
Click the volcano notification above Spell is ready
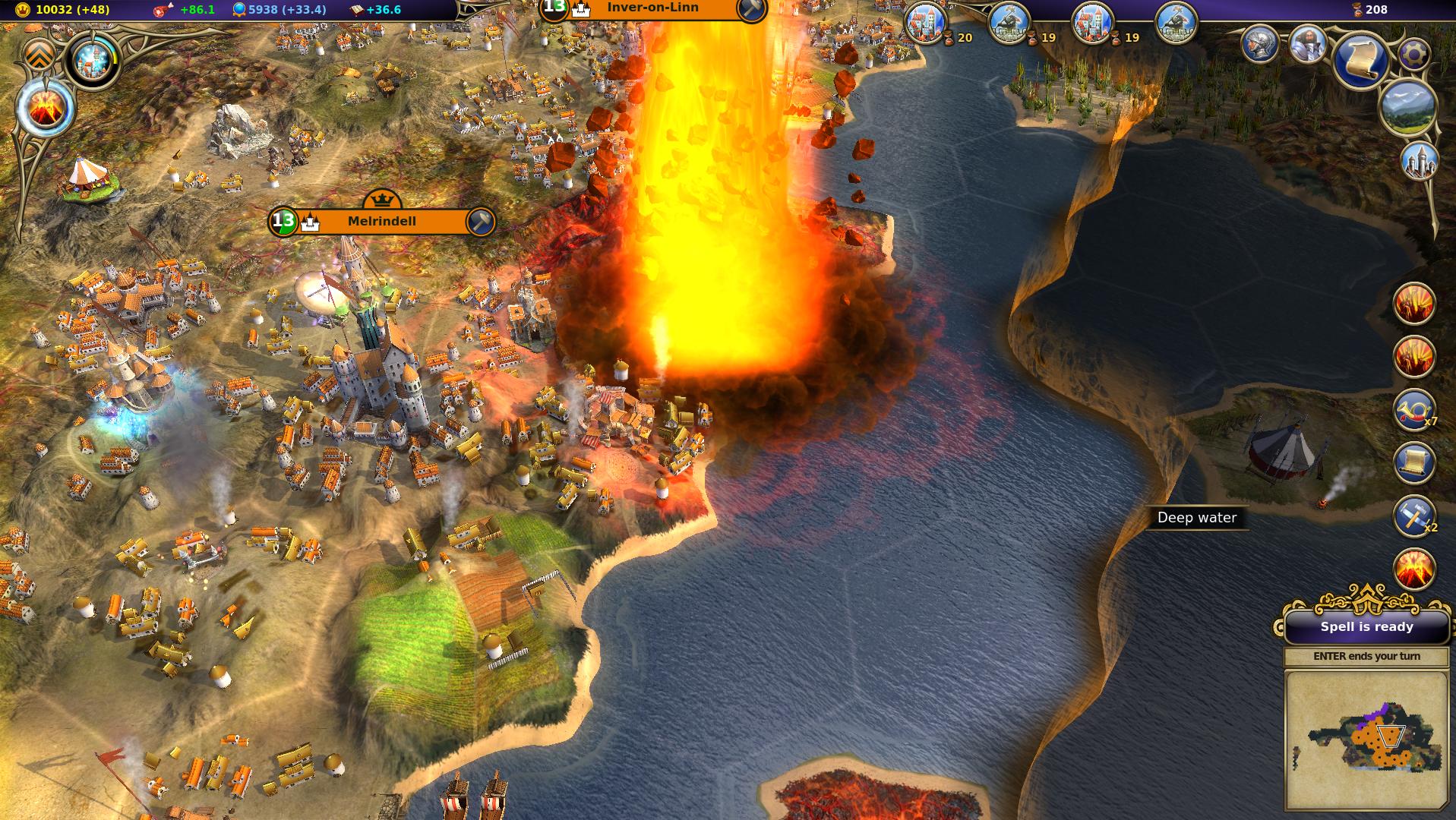[x=1413, y=569]
